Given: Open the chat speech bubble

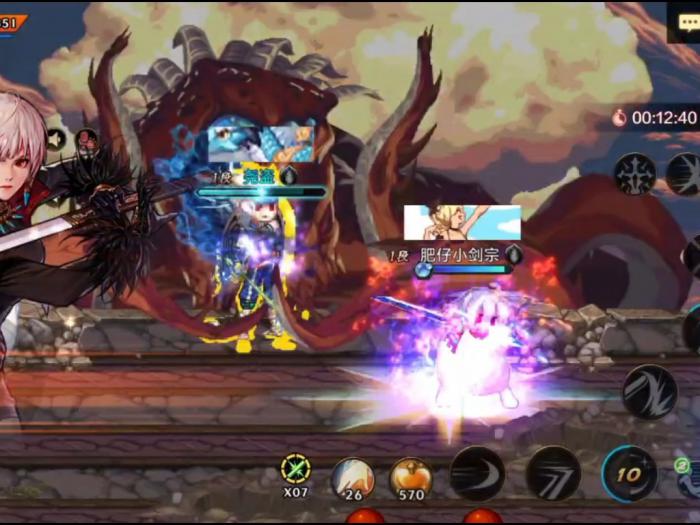Looking at the screenshot, I should 684,21.
